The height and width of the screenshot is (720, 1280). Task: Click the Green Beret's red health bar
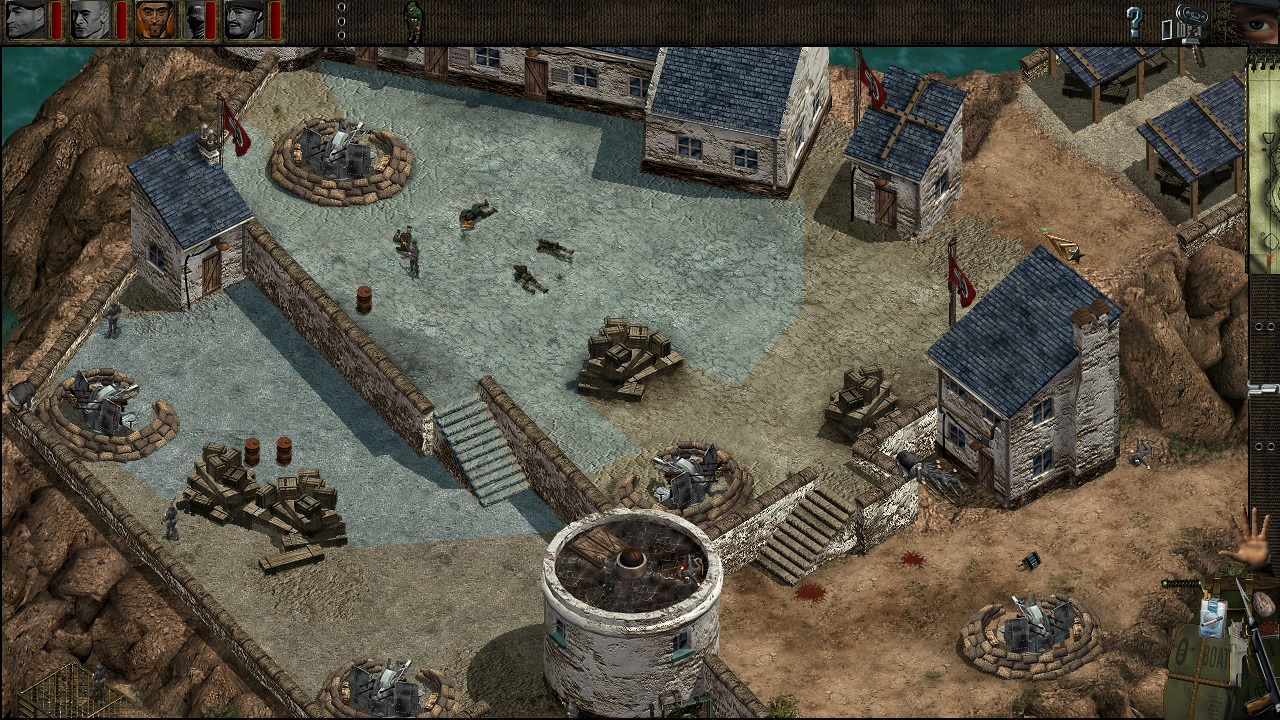(55, 20)
